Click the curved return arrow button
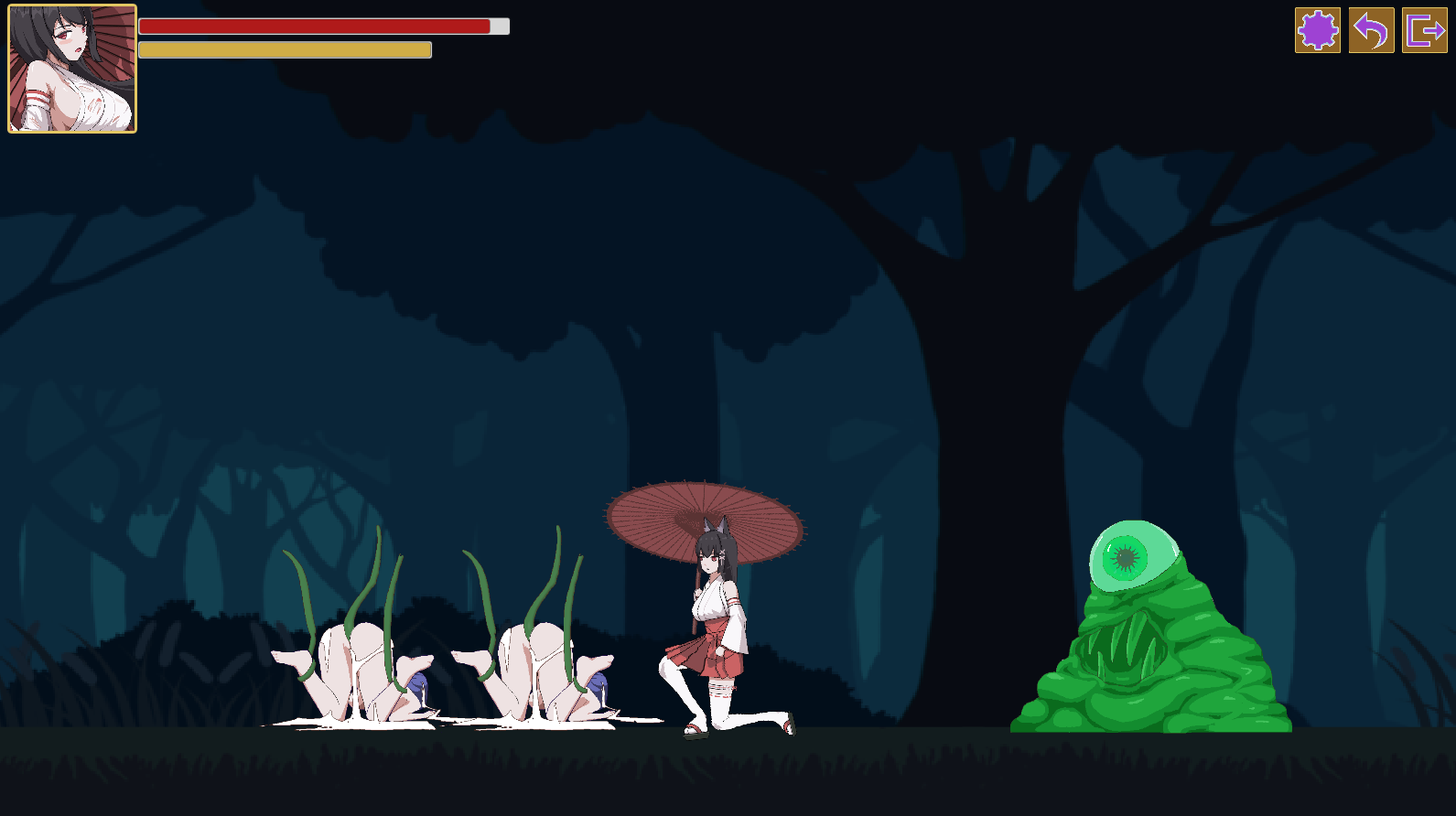This screenshot has height=816, width=1456. tap(1371, 30)
